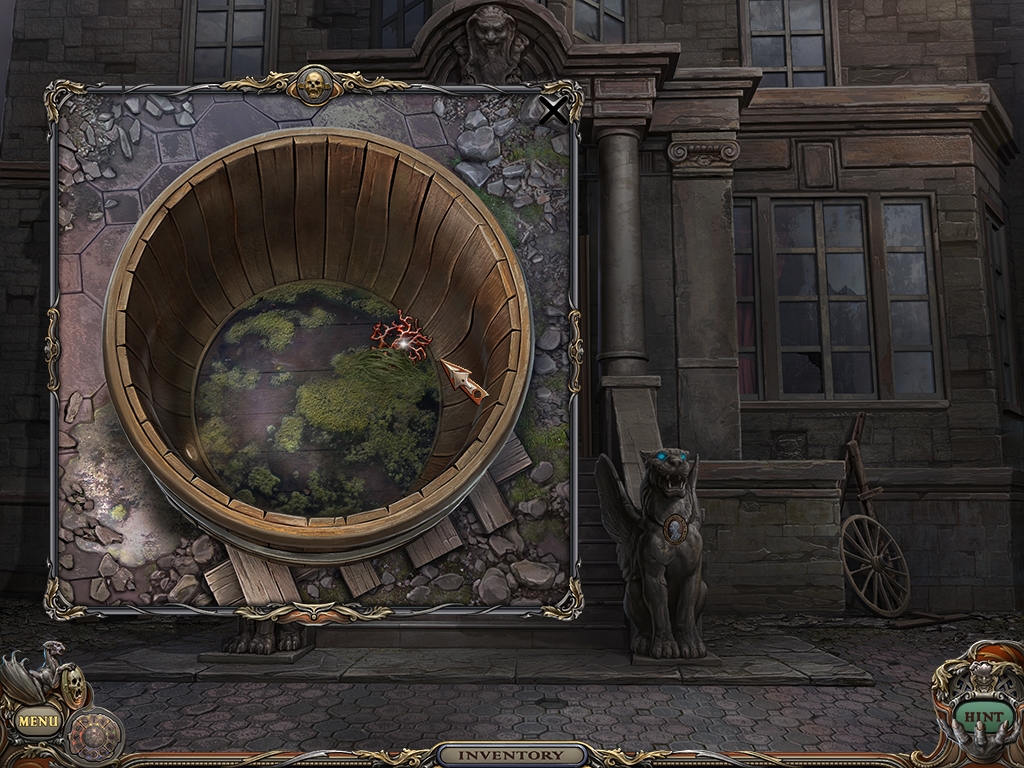Expand the Inventory bar
The height and width of the screenshot is (768, 1024).
click(511, 755)
